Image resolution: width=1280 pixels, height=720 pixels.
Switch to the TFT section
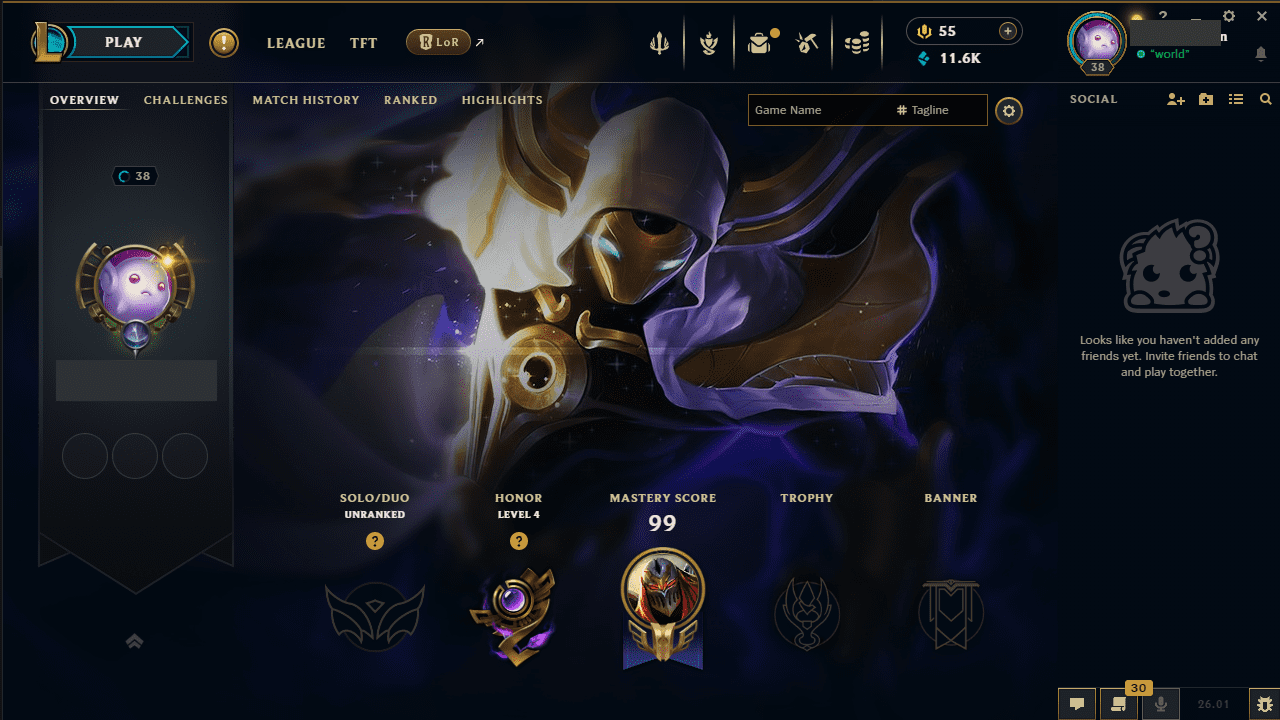tap(363, 43)
